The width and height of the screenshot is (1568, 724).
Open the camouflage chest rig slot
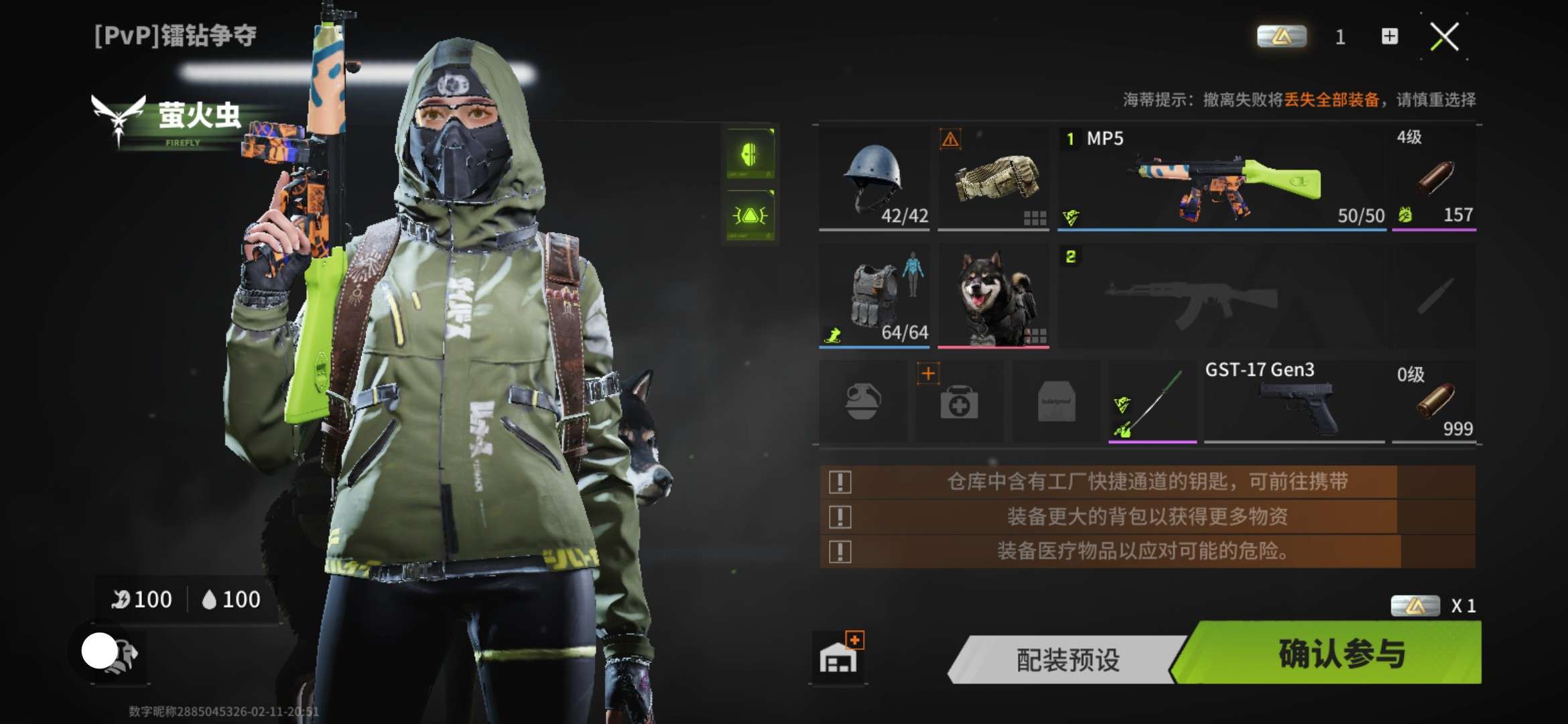click(x=993, y=178)
